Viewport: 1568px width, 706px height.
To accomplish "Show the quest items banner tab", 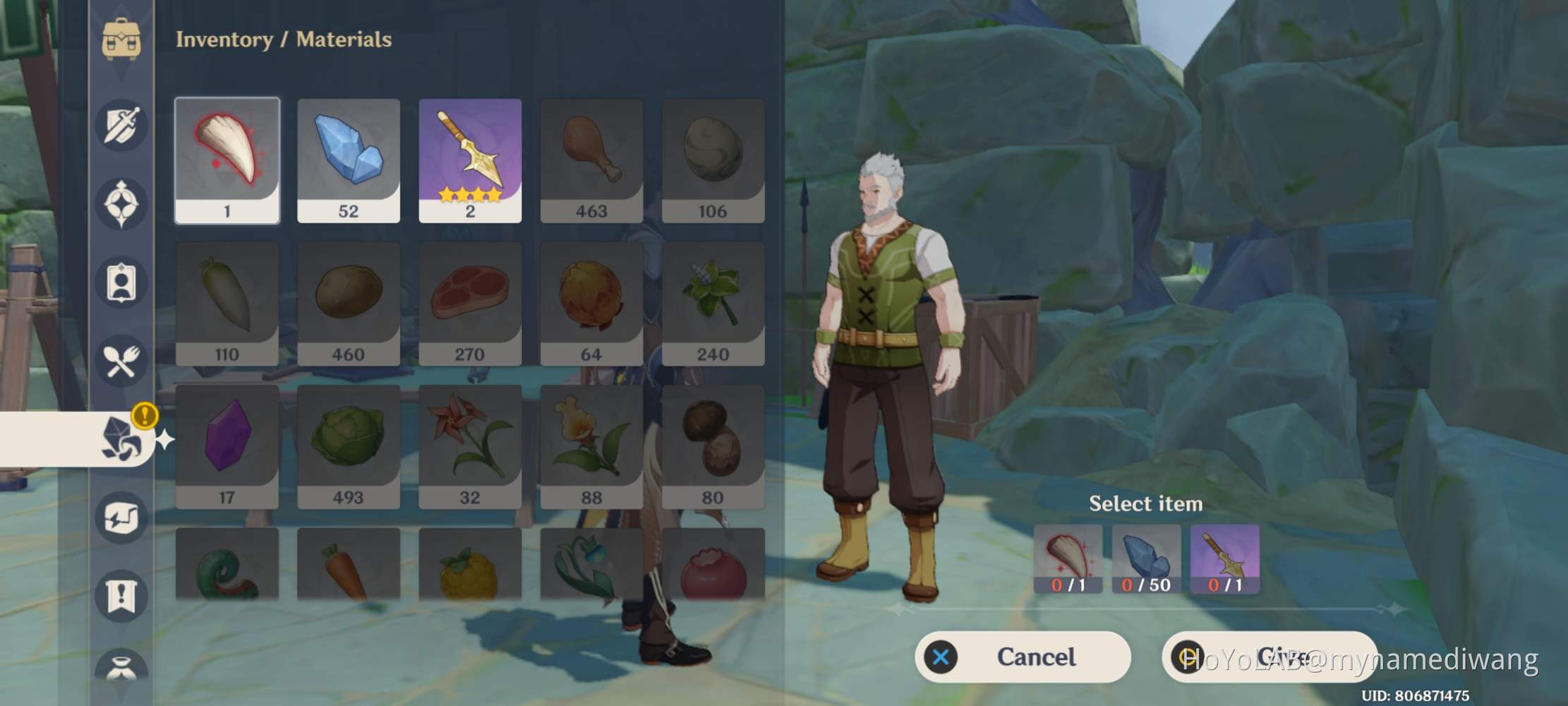I will 121,596.
